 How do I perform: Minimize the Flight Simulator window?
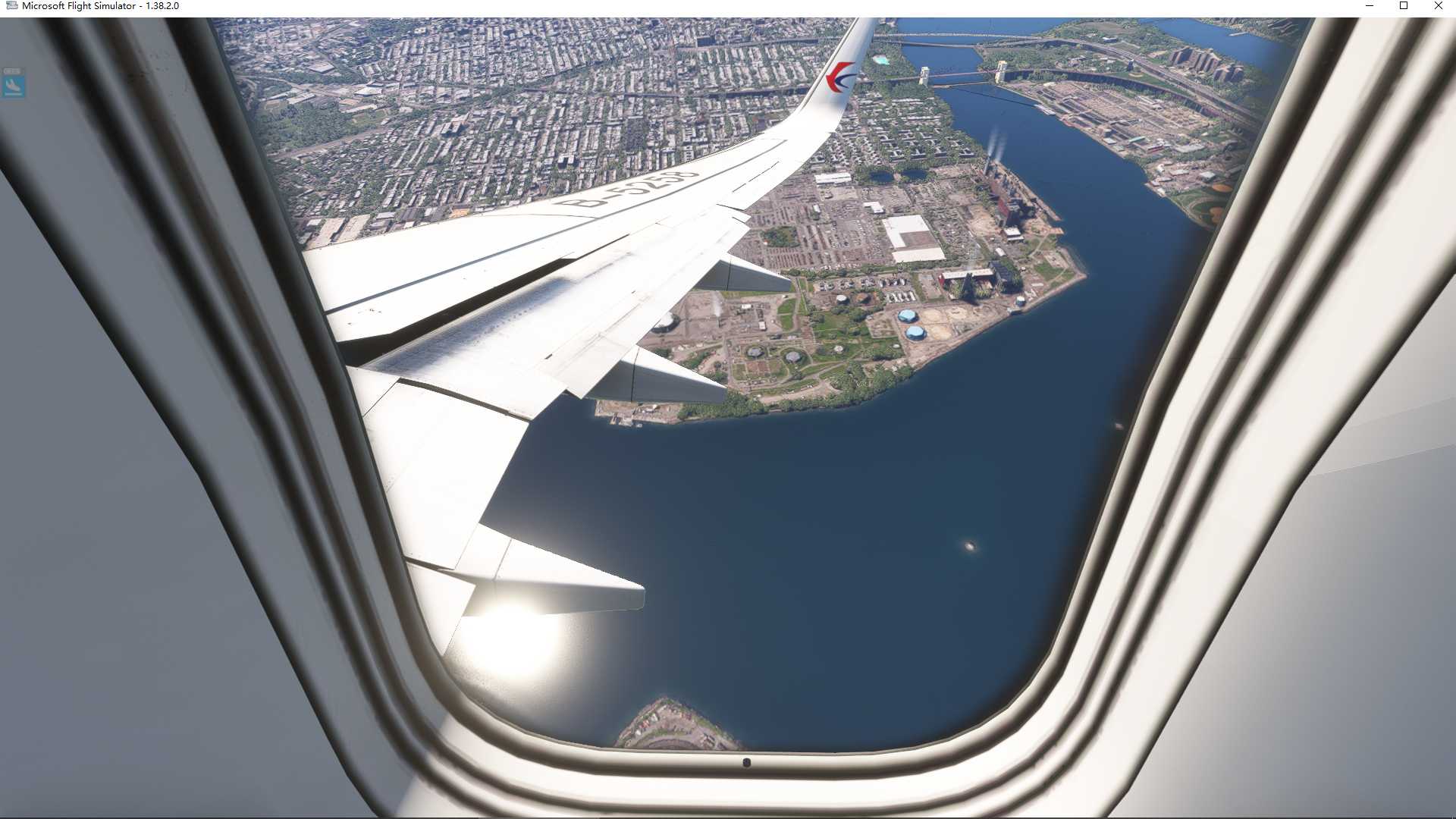click(x=1371, y=6)
